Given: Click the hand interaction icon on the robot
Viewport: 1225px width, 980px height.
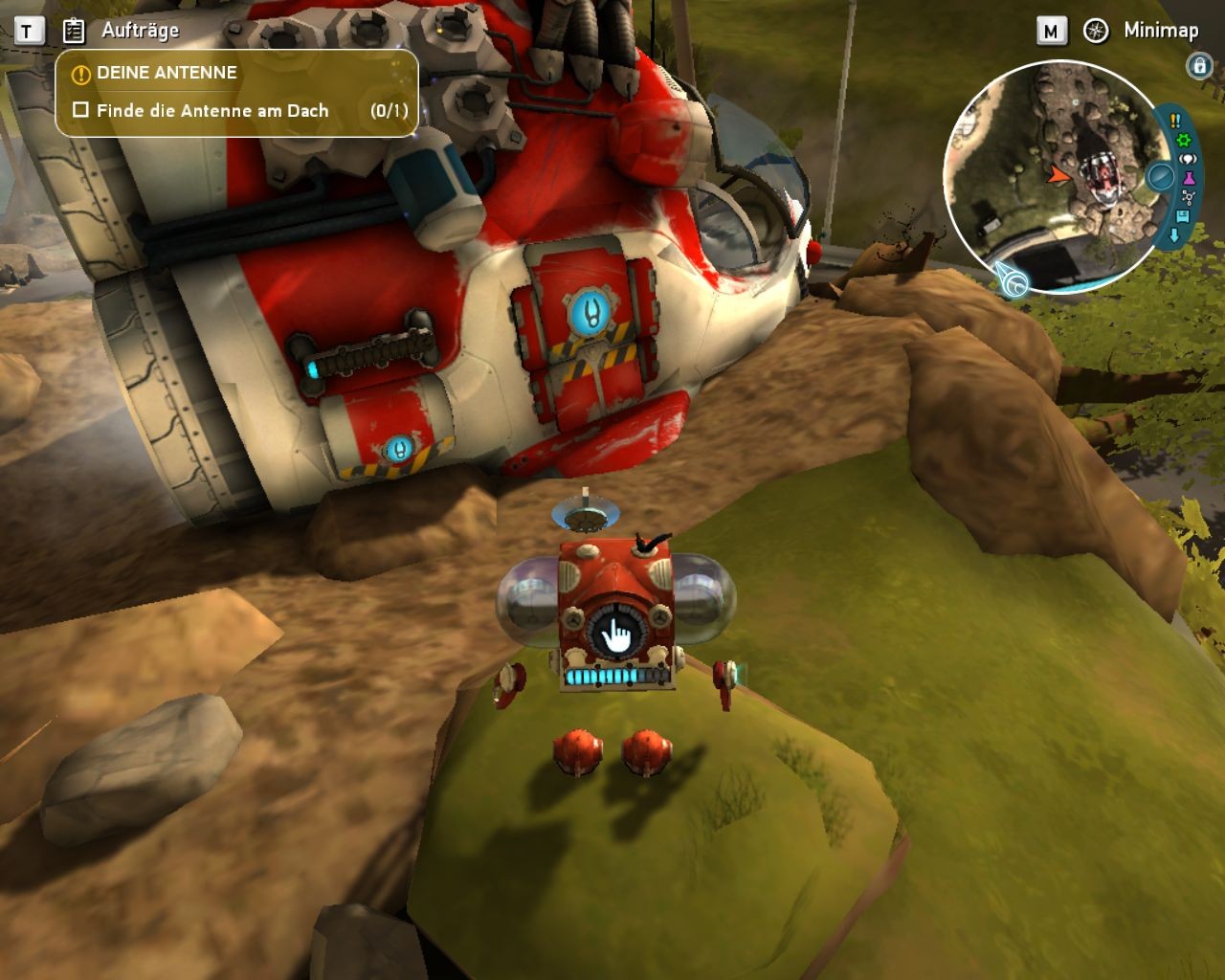Looking at the screenshot, I should 617,635.
